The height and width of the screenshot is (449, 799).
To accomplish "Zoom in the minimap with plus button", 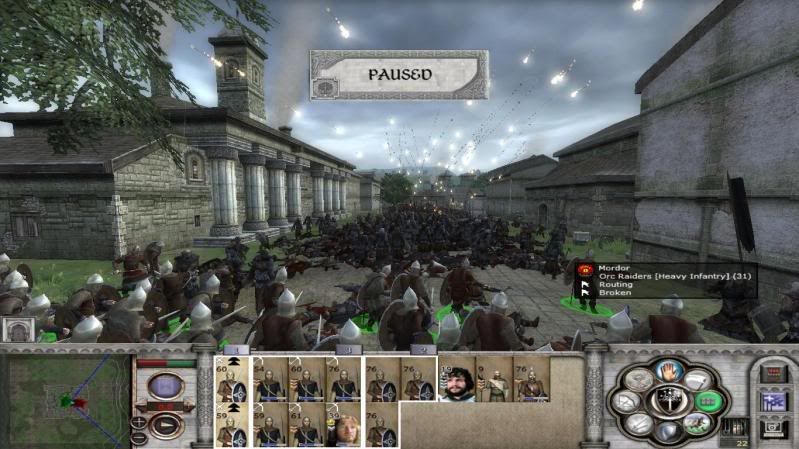I will coord(138,422).
